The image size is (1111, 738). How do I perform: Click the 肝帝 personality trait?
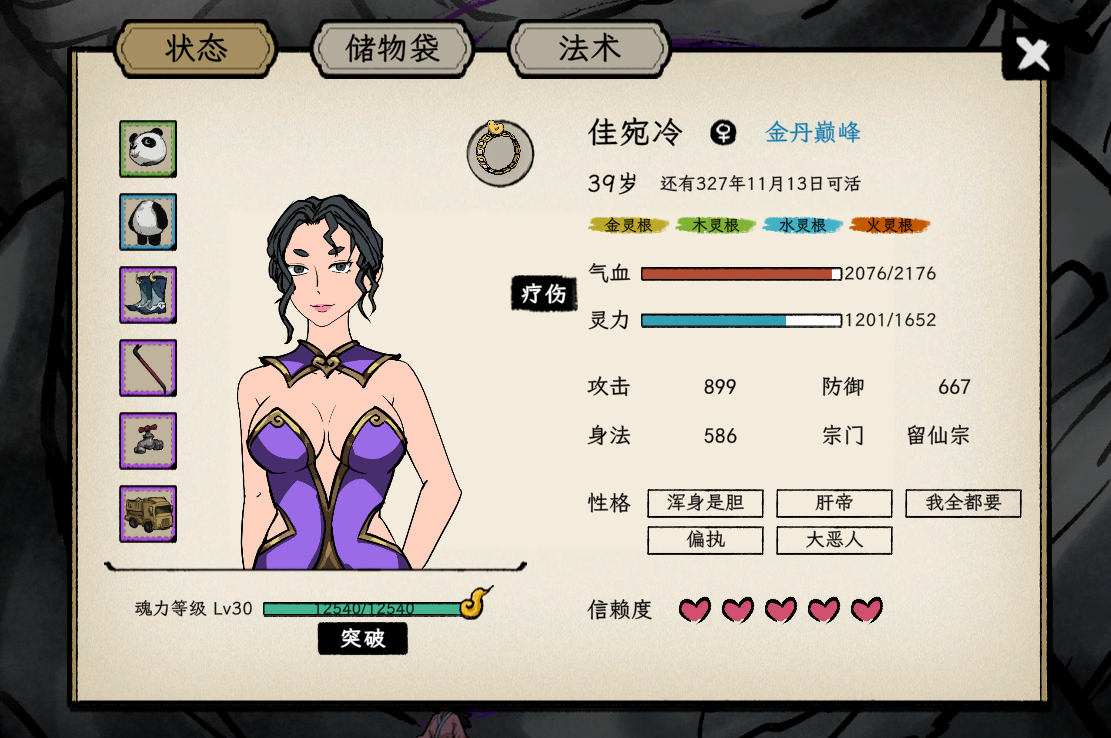point(834,503)
